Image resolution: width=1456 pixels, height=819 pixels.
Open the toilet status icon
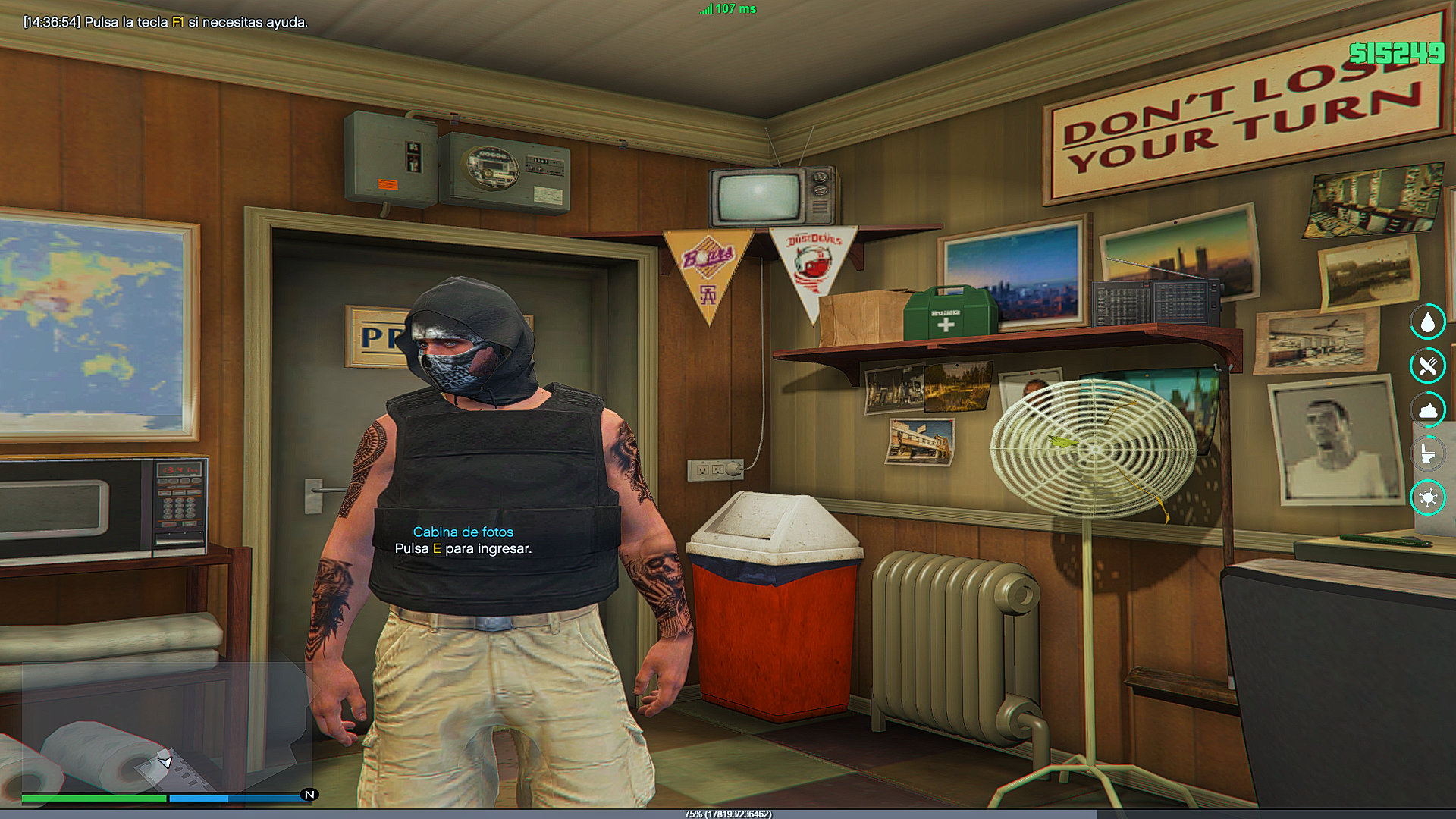click(x=1428, y=454)
